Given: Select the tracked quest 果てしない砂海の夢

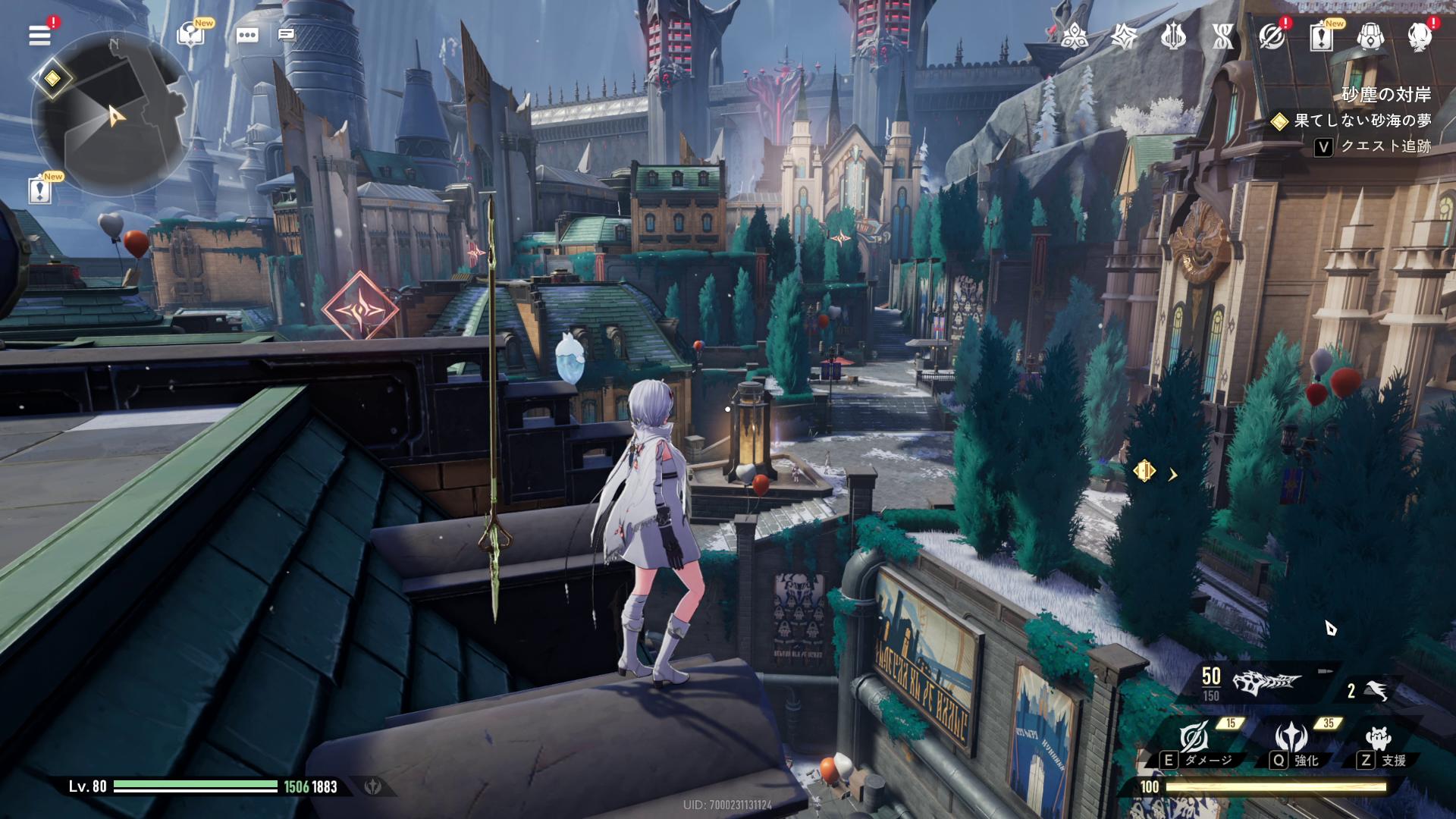Looking at the screenshot, I should click(1362, 121).
